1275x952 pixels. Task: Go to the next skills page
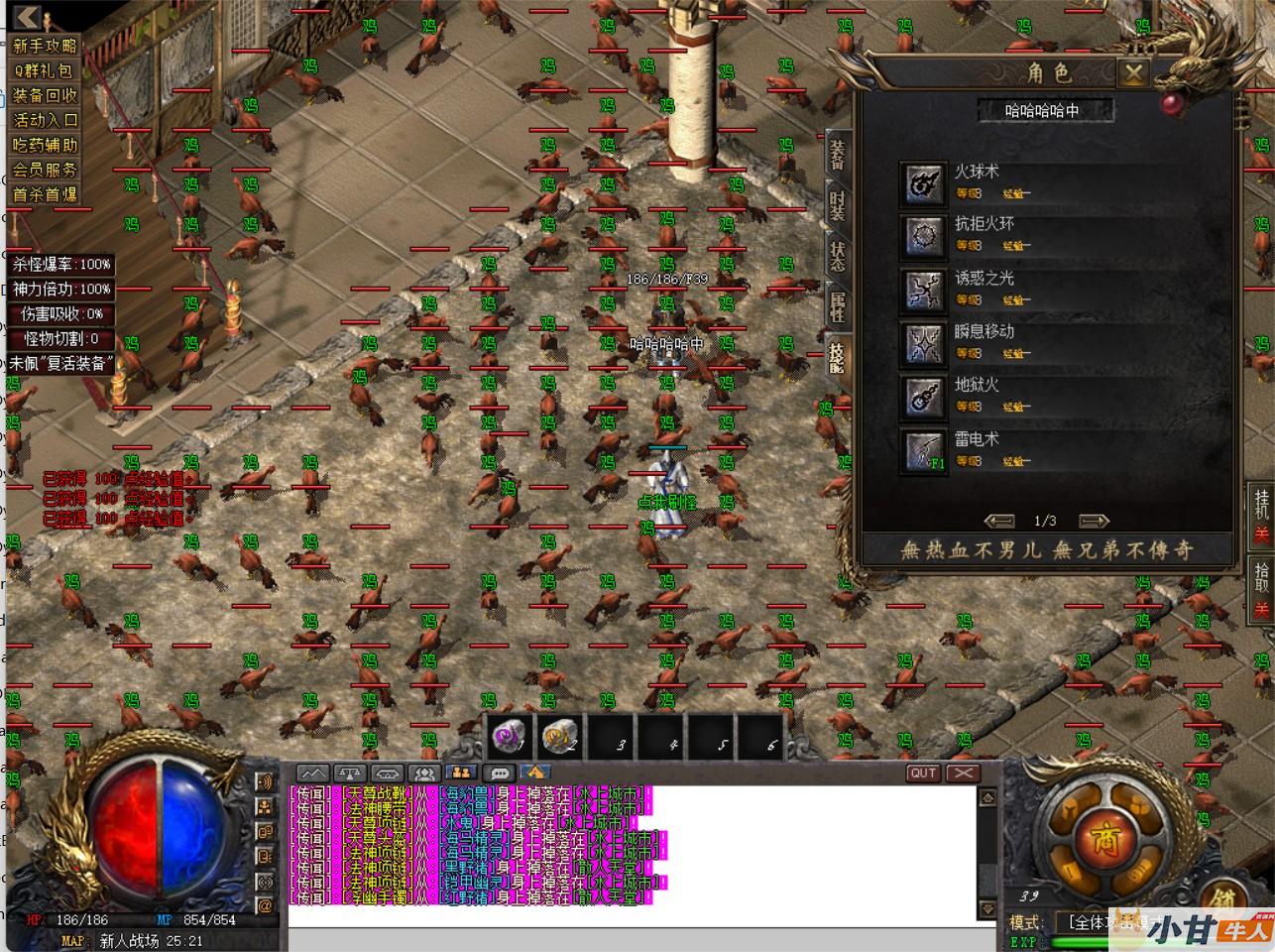1093,521
